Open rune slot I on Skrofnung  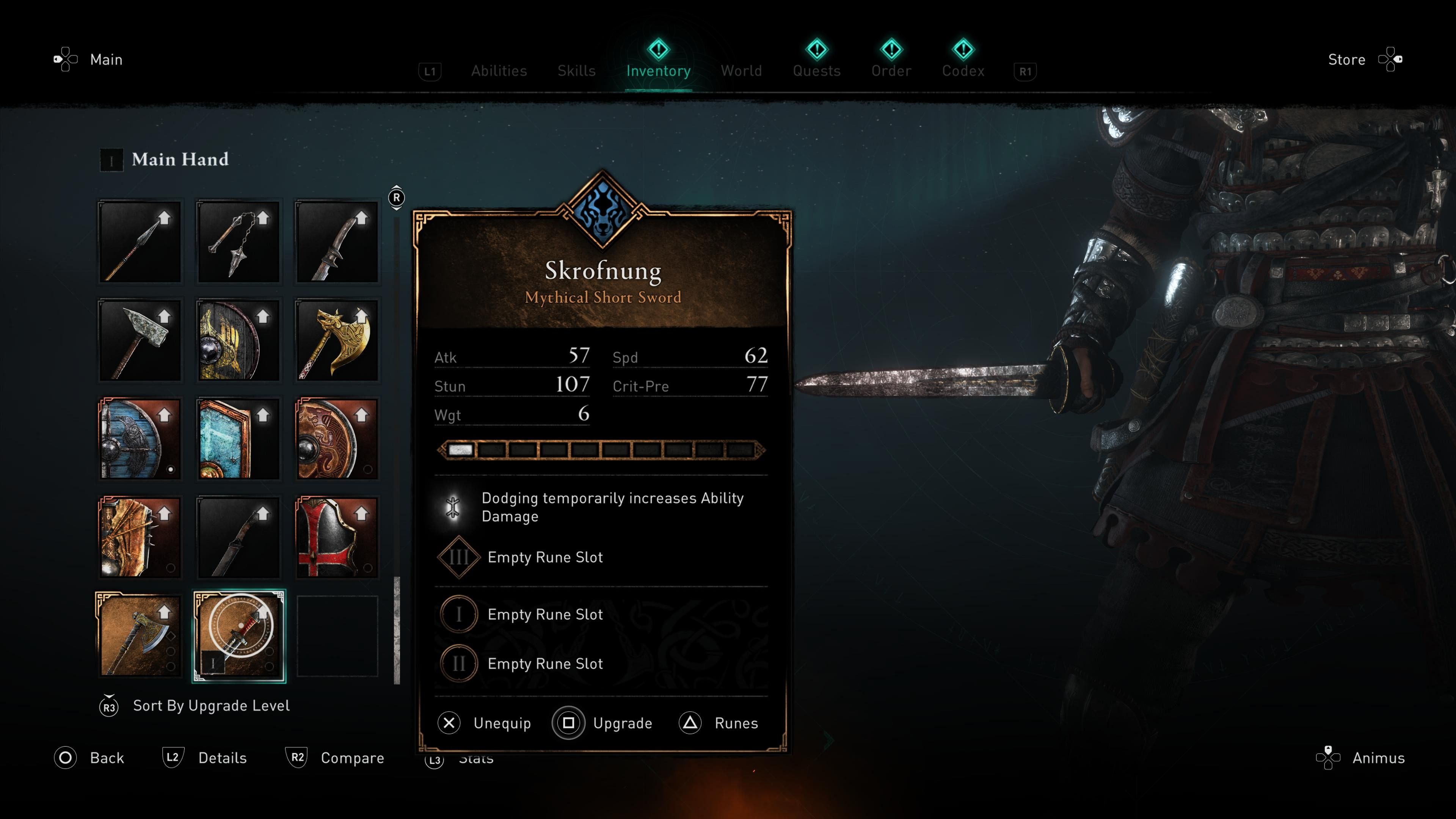click(458, 615)
